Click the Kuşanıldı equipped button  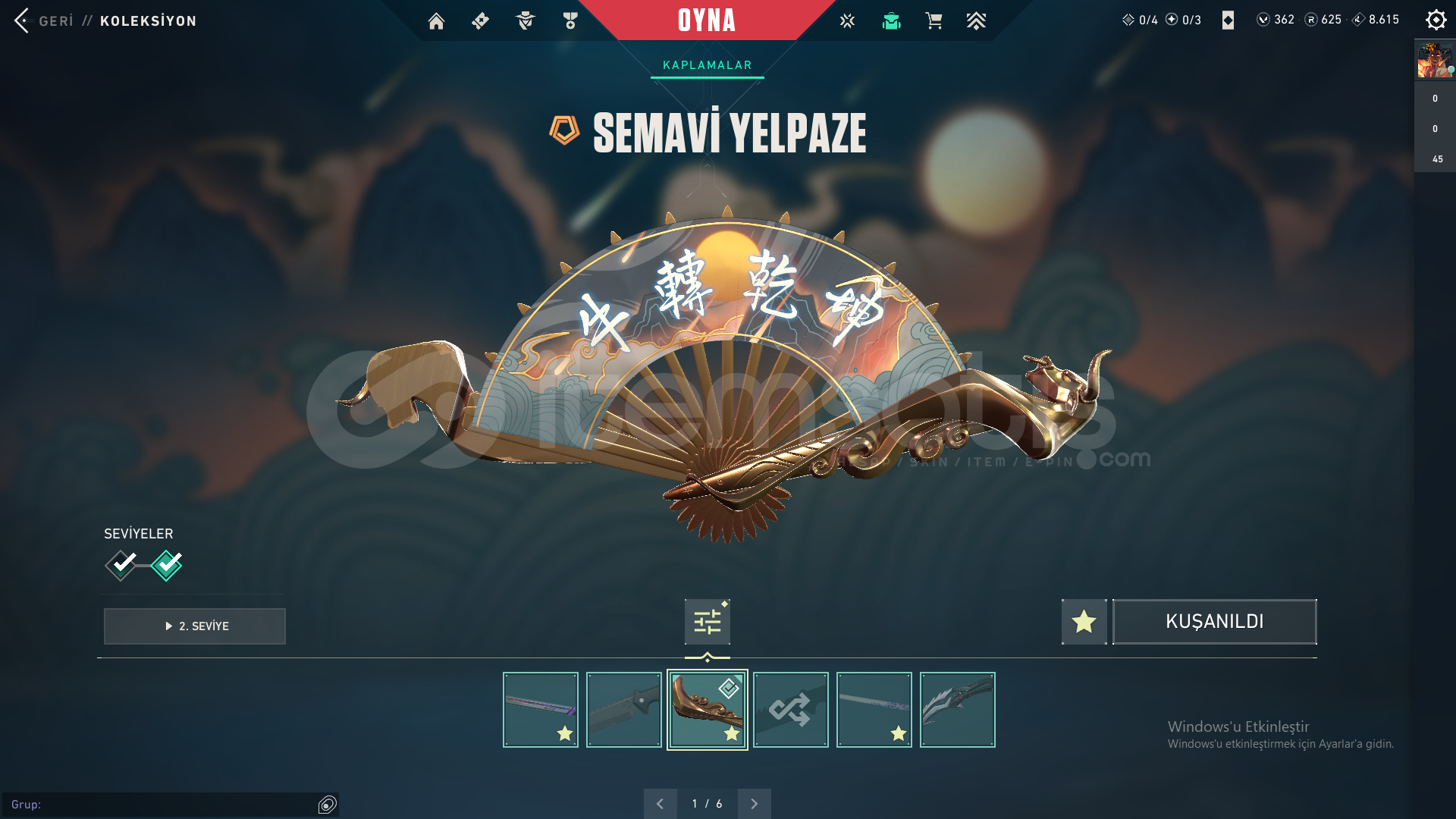pos(1214,622)
